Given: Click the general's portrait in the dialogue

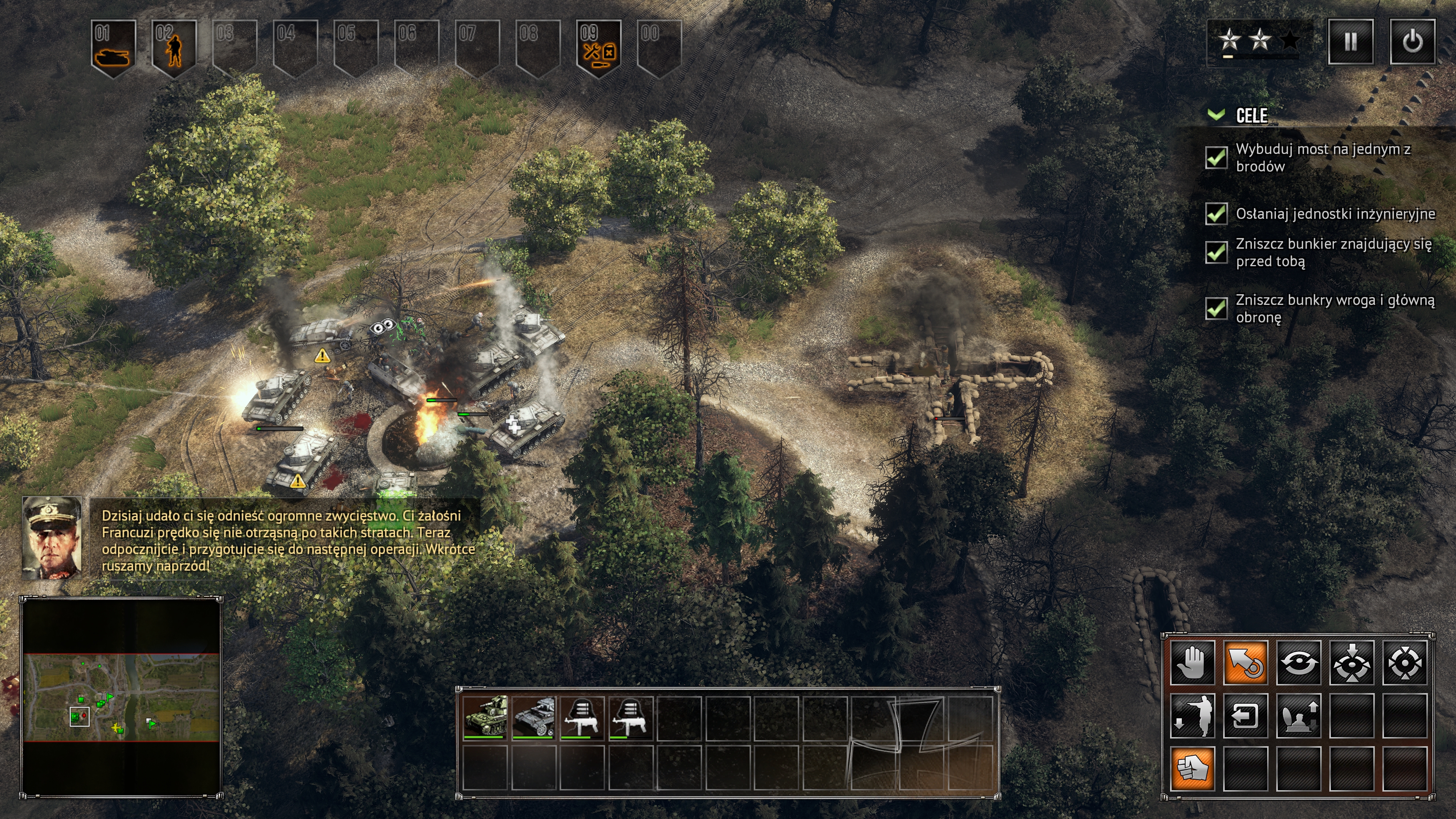Looking at the screenshot, I should (x=52, y=538).
